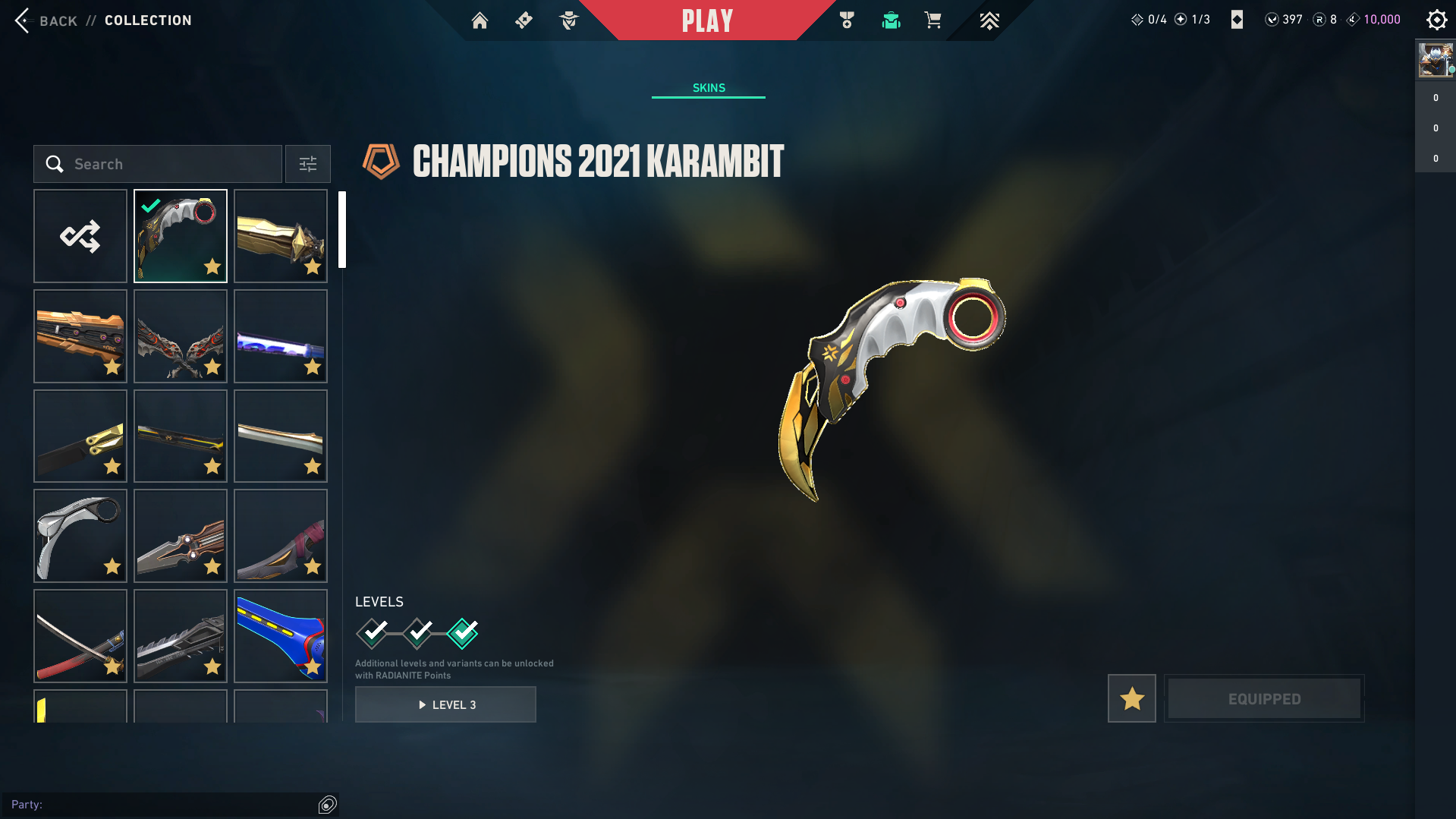
Task: Choose the silver karambit skin thumbnail
Action: coord(80,536)
